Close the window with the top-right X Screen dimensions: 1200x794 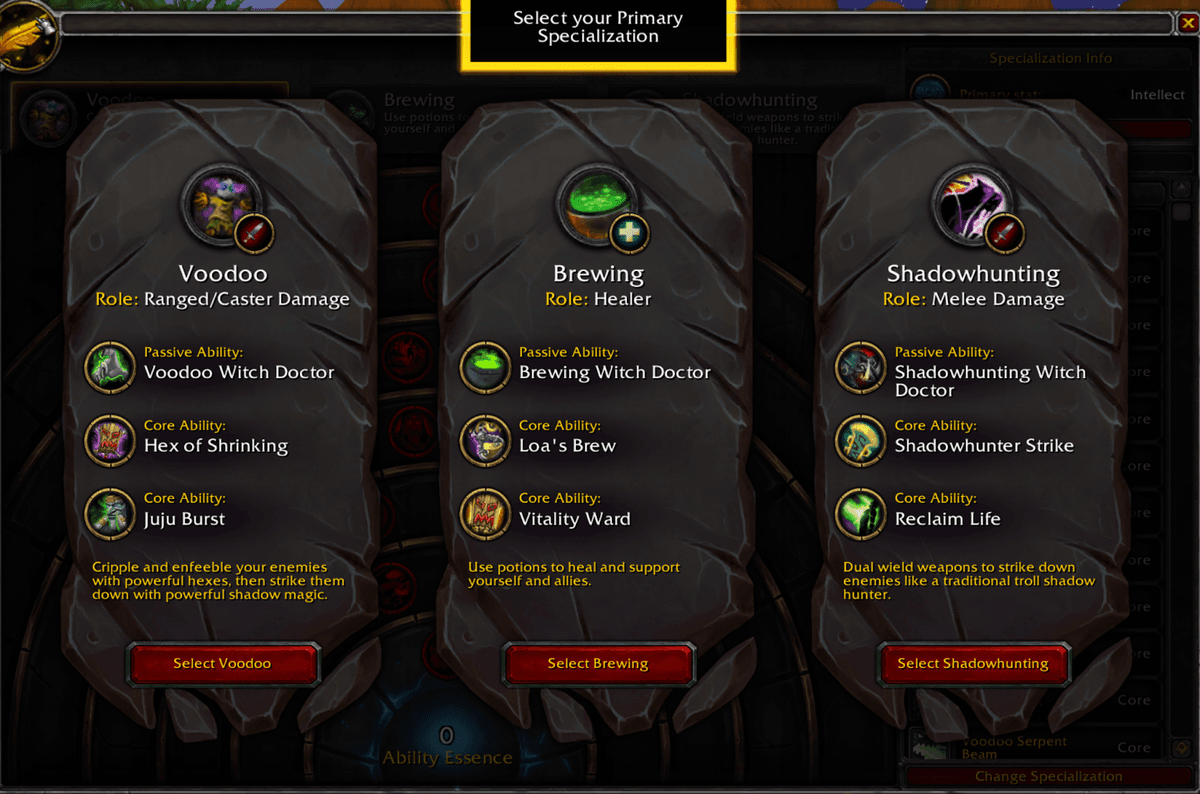coord(1187,23)
